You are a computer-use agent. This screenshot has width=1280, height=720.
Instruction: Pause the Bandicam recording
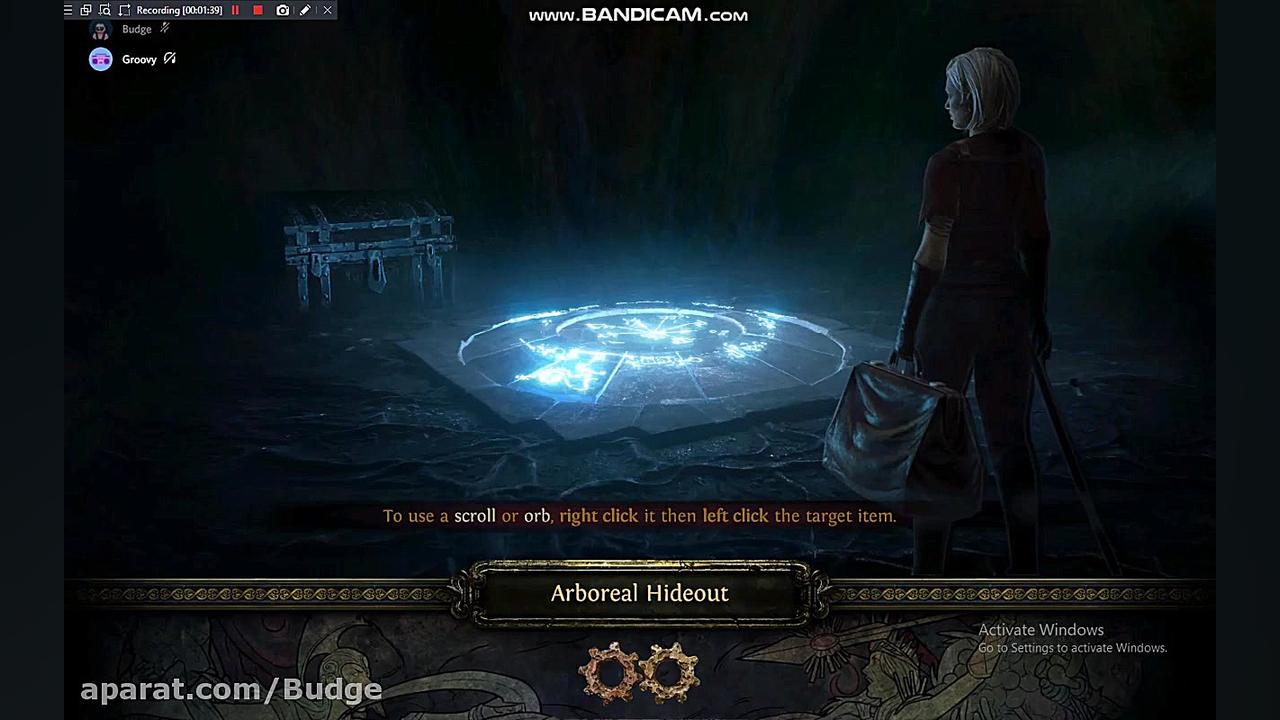[x=235, y=10]
